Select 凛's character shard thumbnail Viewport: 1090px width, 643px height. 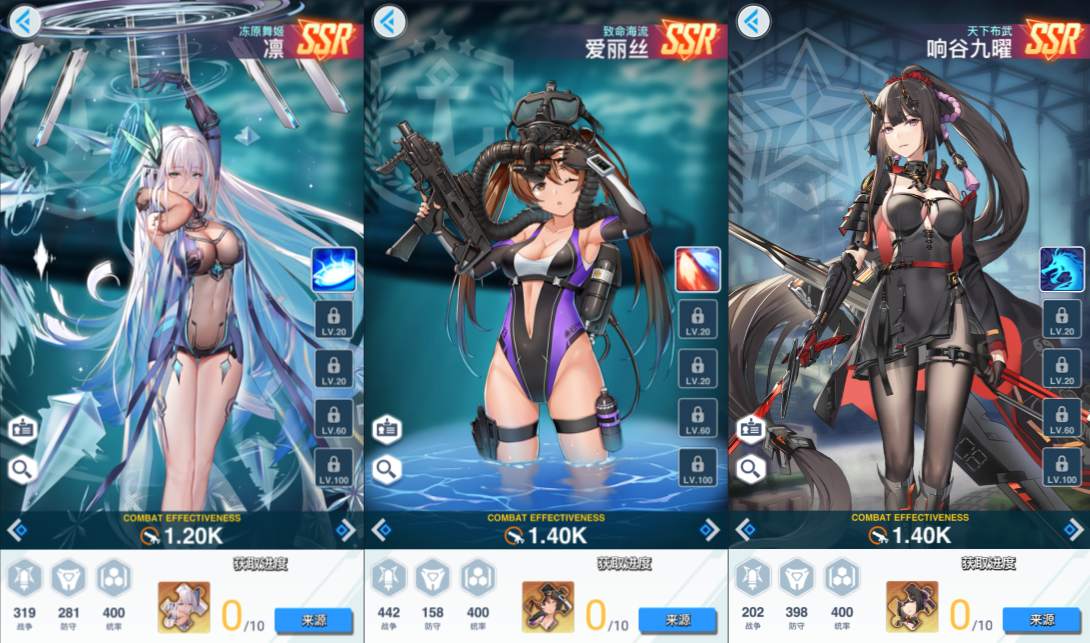(183, 607)
